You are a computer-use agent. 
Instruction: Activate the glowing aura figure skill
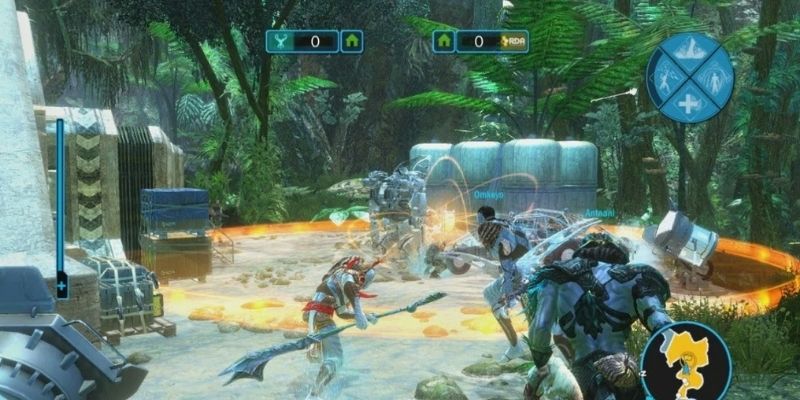click(715, 77)
